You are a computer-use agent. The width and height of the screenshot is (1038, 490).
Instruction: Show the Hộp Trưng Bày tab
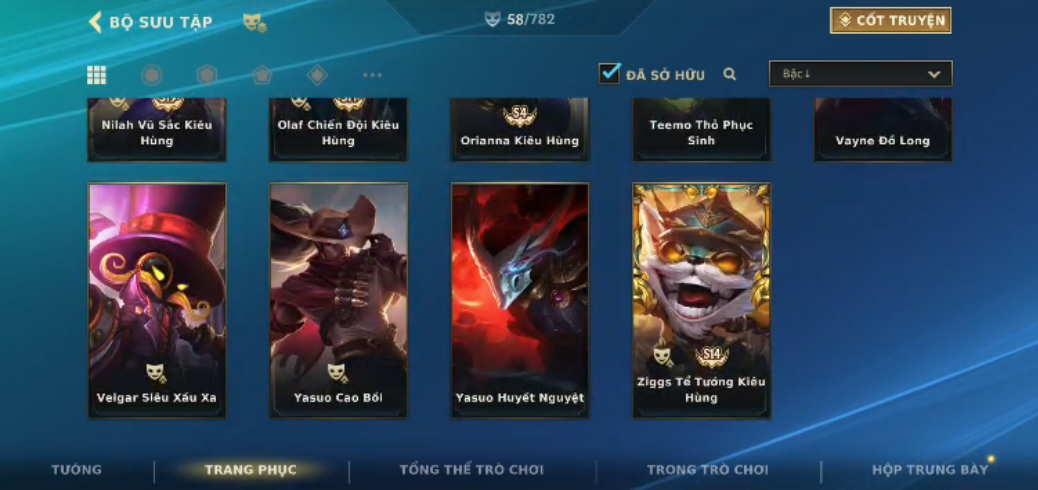click(x=930, y=470)
